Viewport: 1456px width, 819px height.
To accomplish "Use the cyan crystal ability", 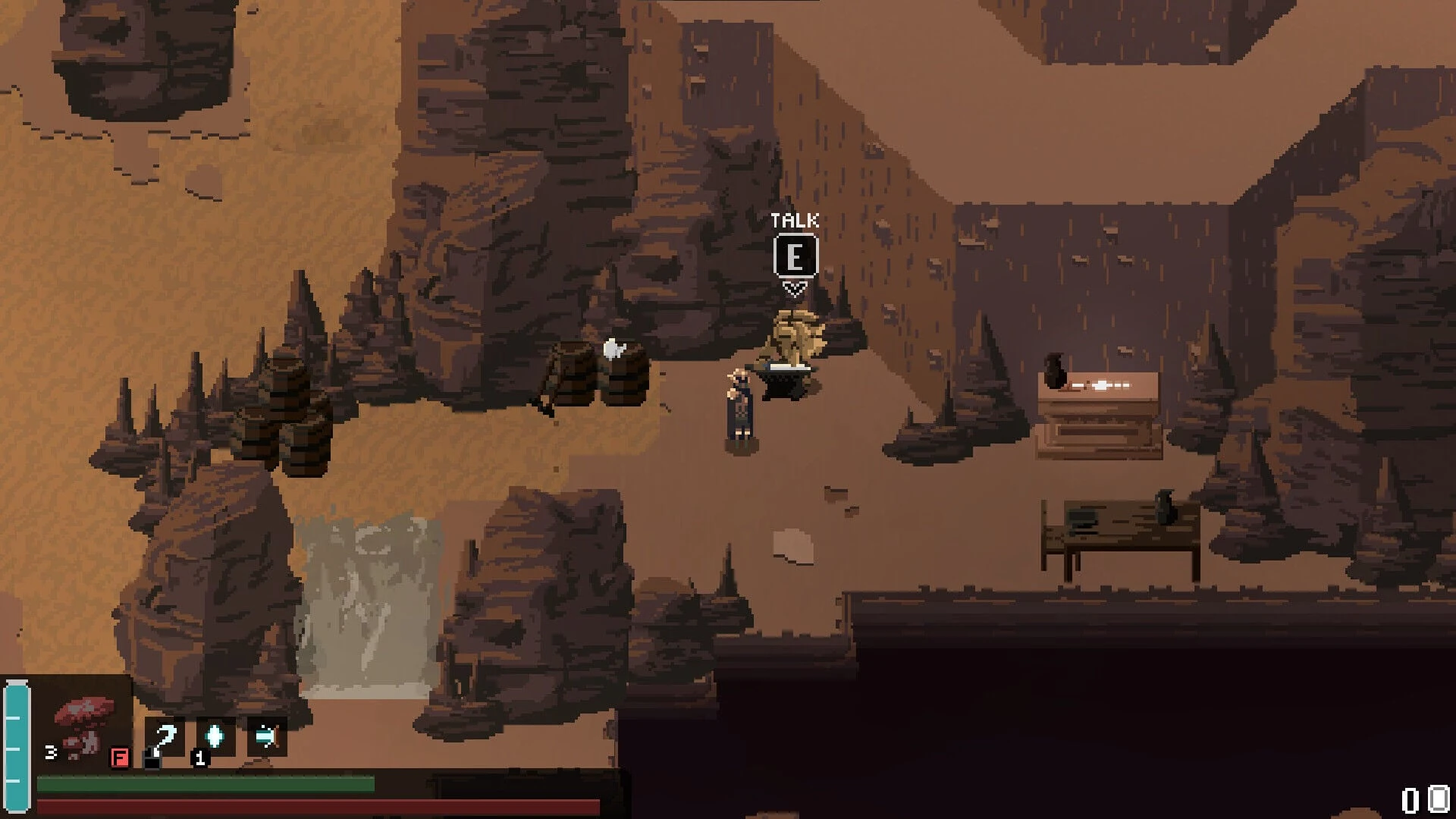I will (x=215, y=737).
